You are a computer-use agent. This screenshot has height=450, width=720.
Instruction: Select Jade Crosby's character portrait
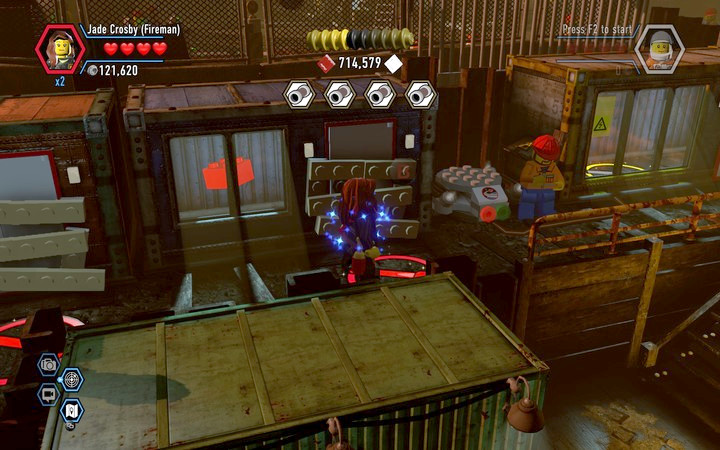click(x=60, y=49)
